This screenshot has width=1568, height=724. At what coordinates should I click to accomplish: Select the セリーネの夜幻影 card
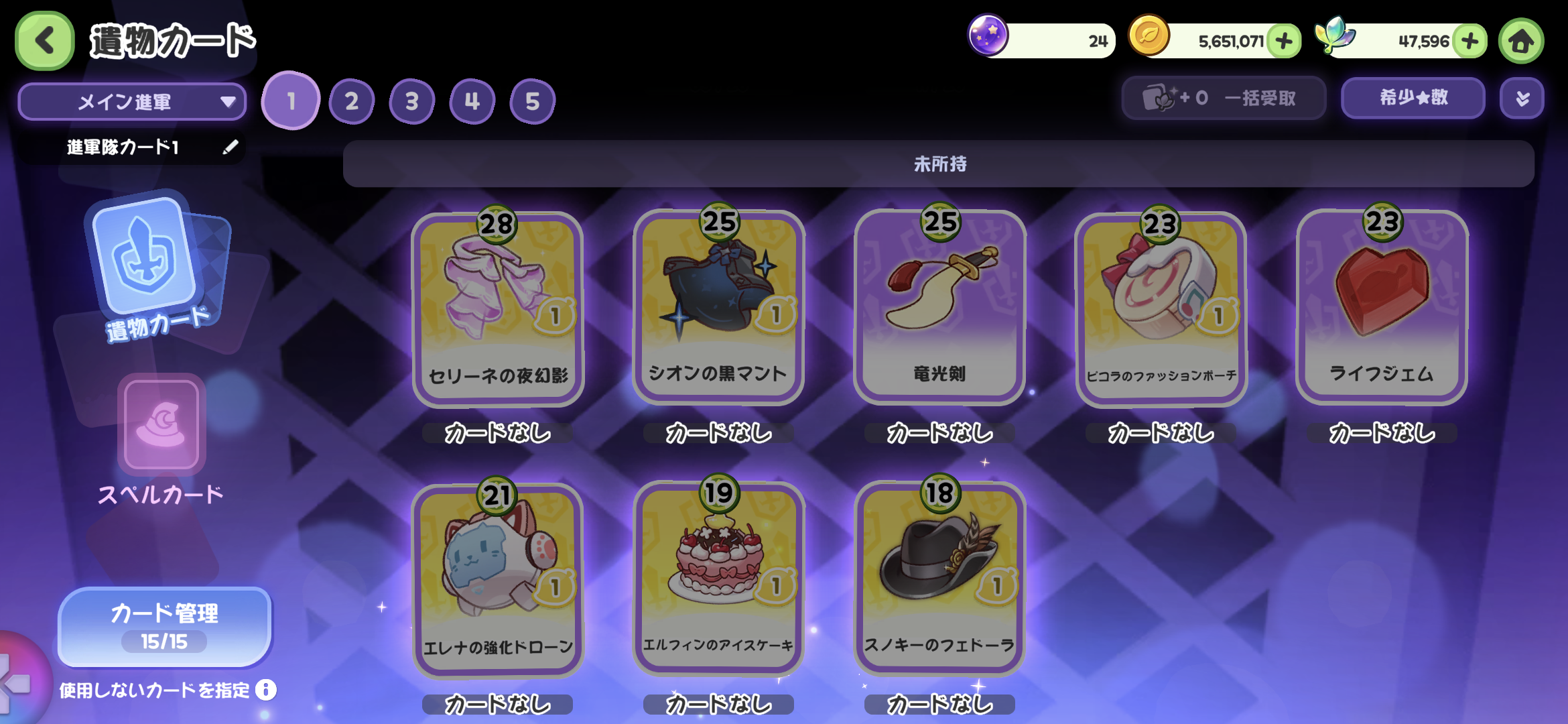click(x=497, y=308)
